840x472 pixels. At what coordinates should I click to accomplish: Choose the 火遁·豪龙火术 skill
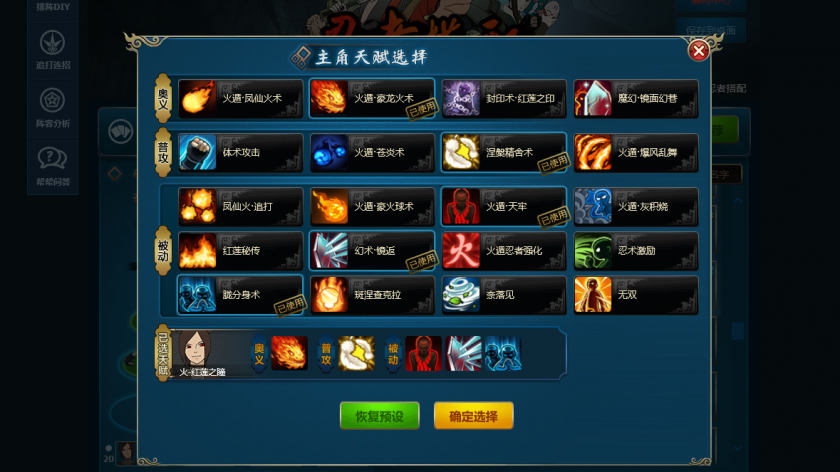[372, 99]
